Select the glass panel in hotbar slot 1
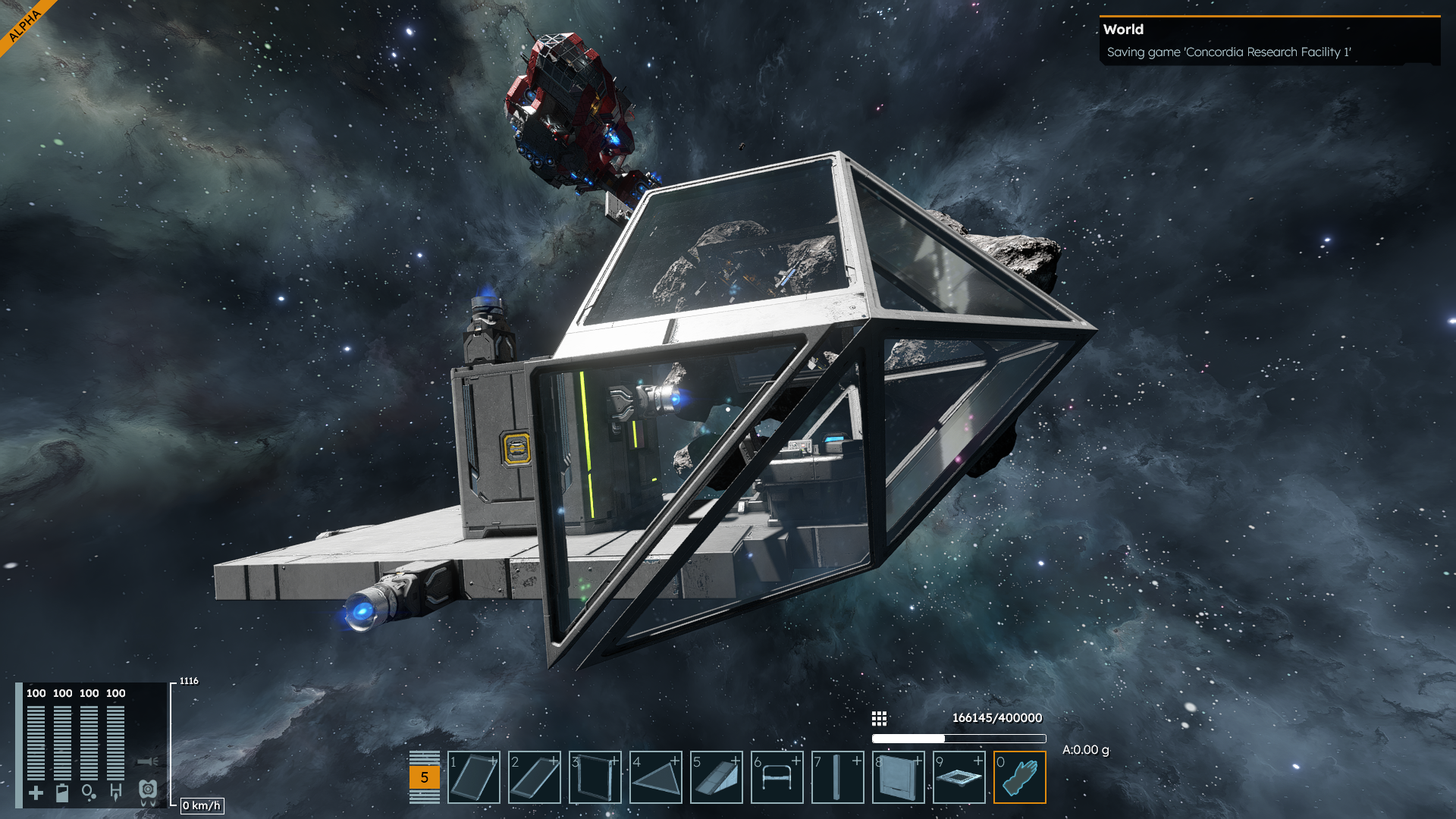This screenshot has width=1456, height=819. pyautogui.click(x=474, y=777)
